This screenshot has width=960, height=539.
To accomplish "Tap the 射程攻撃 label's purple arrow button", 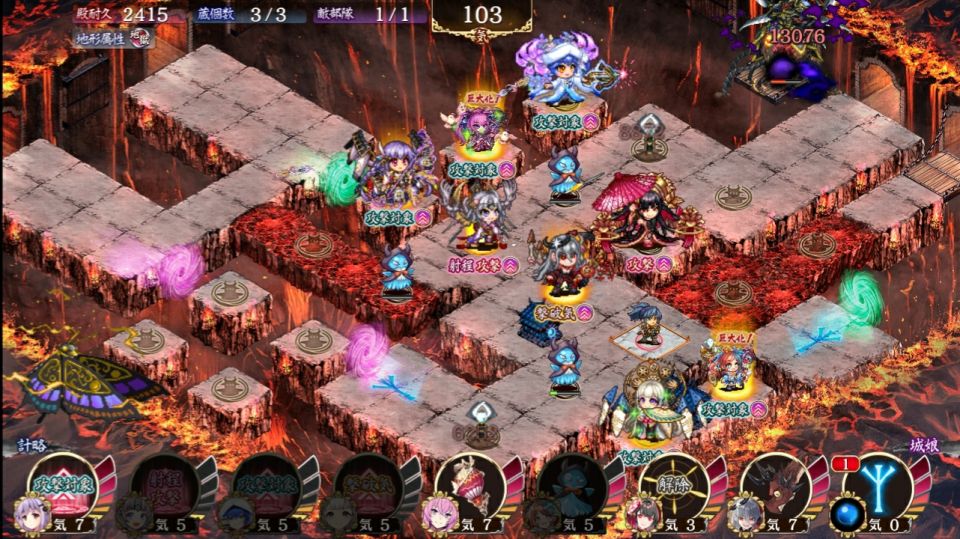I will click(511, 265).
